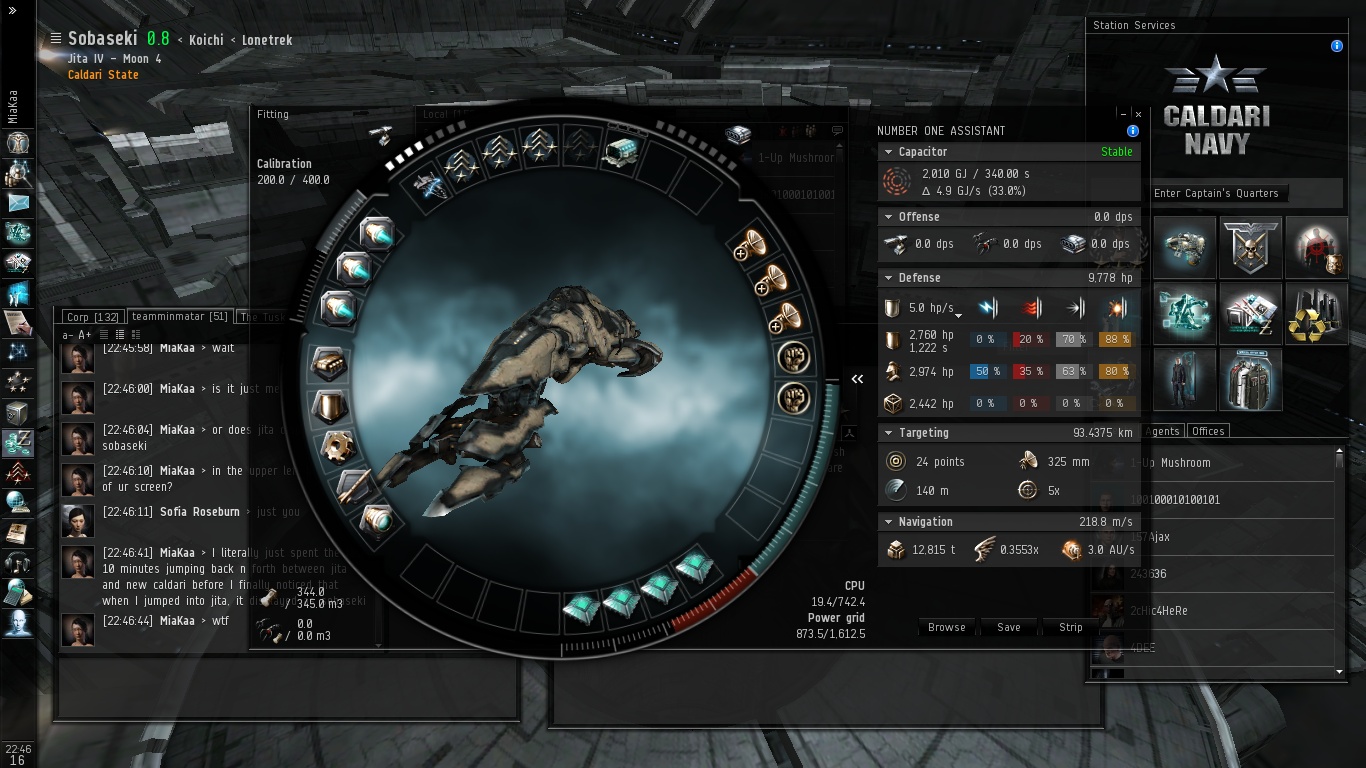Collapse the Capacitor stats section
Viewport: 1366px width, 768px height.
(x=887, y=152)
